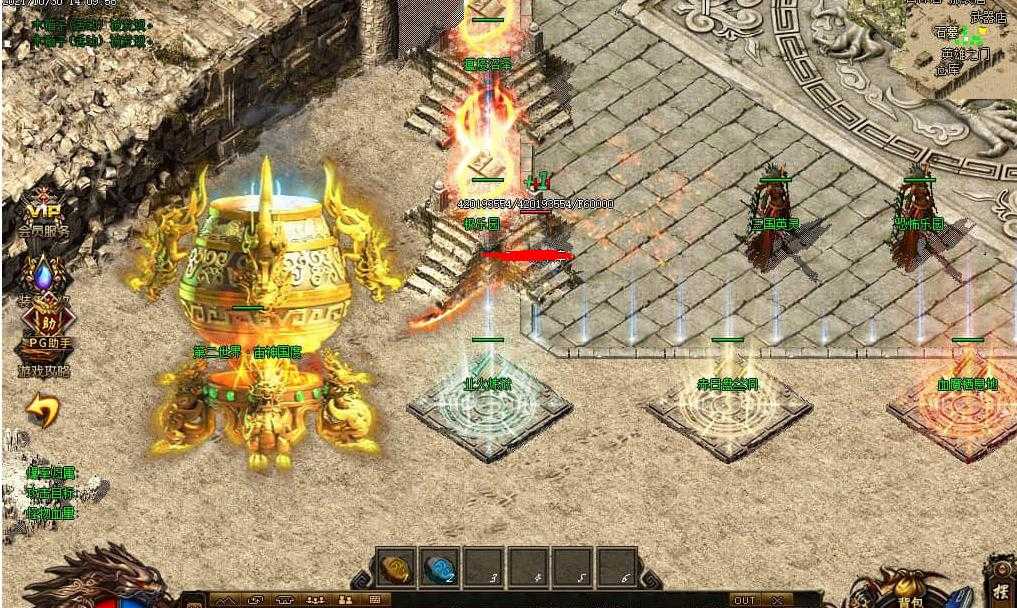1017x608 pixels.
Task: Open the backpack (背包)
Action: click(909, 590)
